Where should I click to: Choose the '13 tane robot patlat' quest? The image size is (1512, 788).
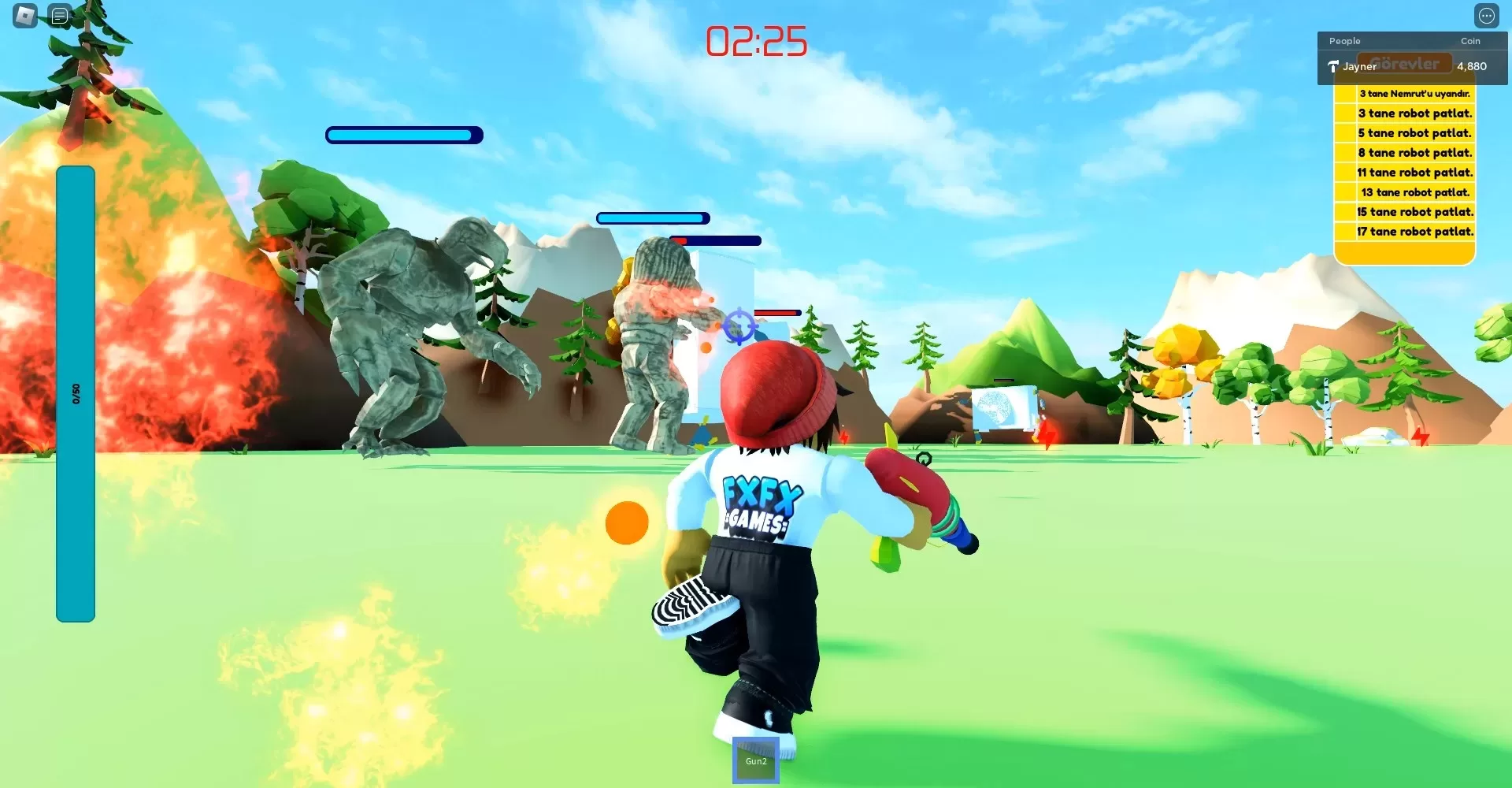[1414, 192]
